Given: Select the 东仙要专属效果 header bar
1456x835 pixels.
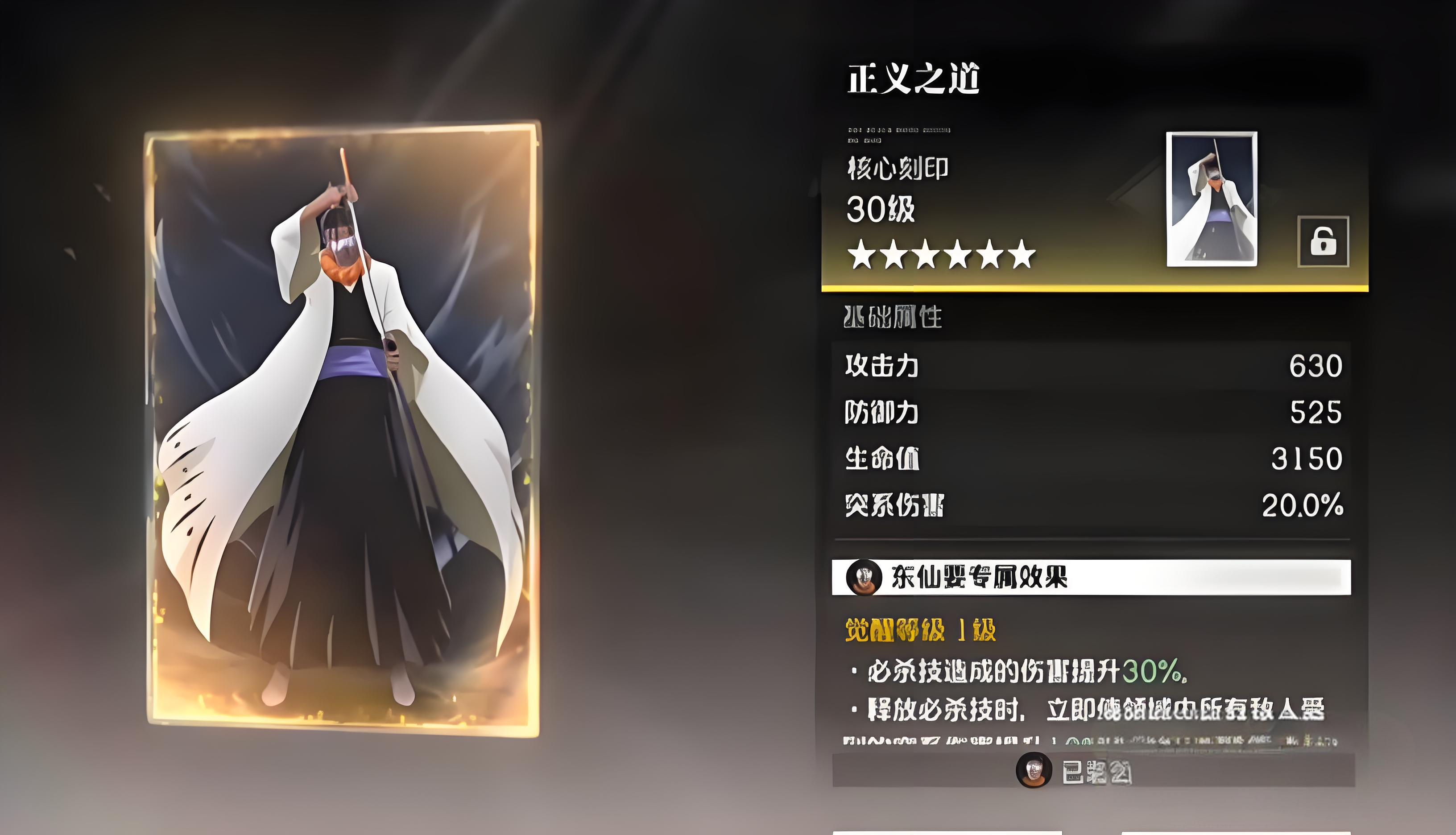Looking at the screenshot, I should pos(1091,577).
